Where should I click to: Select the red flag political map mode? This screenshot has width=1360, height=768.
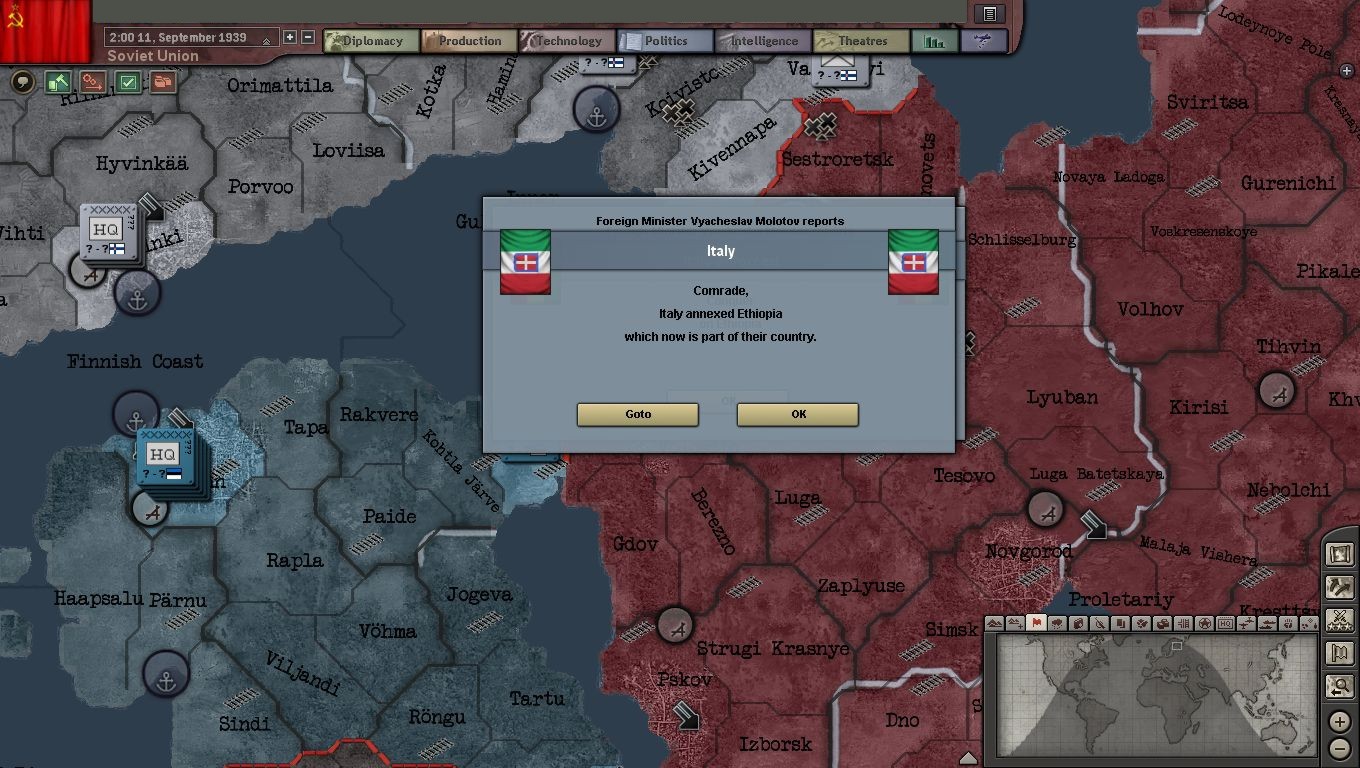tap(1036, 623)
